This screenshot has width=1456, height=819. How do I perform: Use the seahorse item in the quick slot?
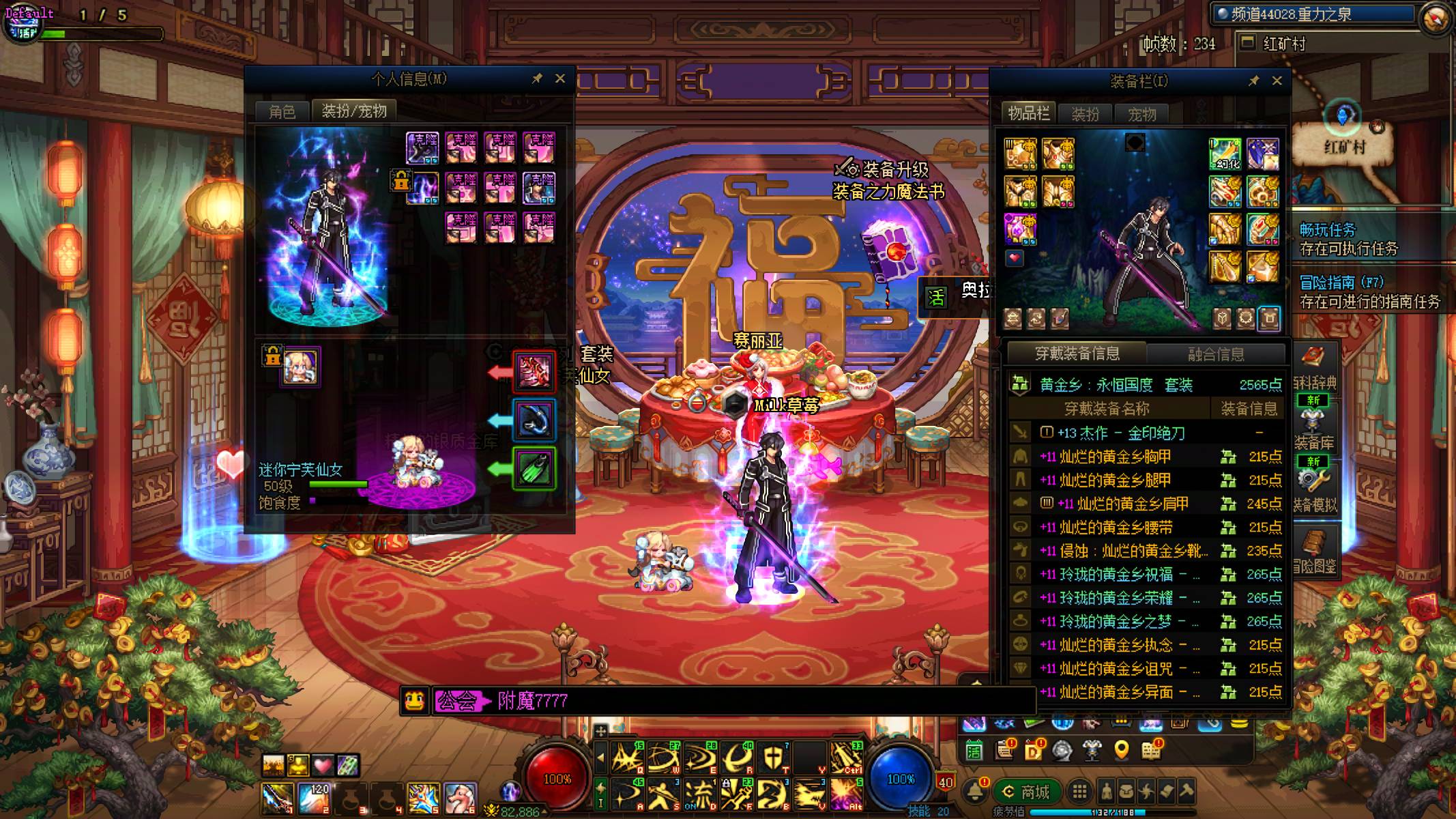pos(461,797)
